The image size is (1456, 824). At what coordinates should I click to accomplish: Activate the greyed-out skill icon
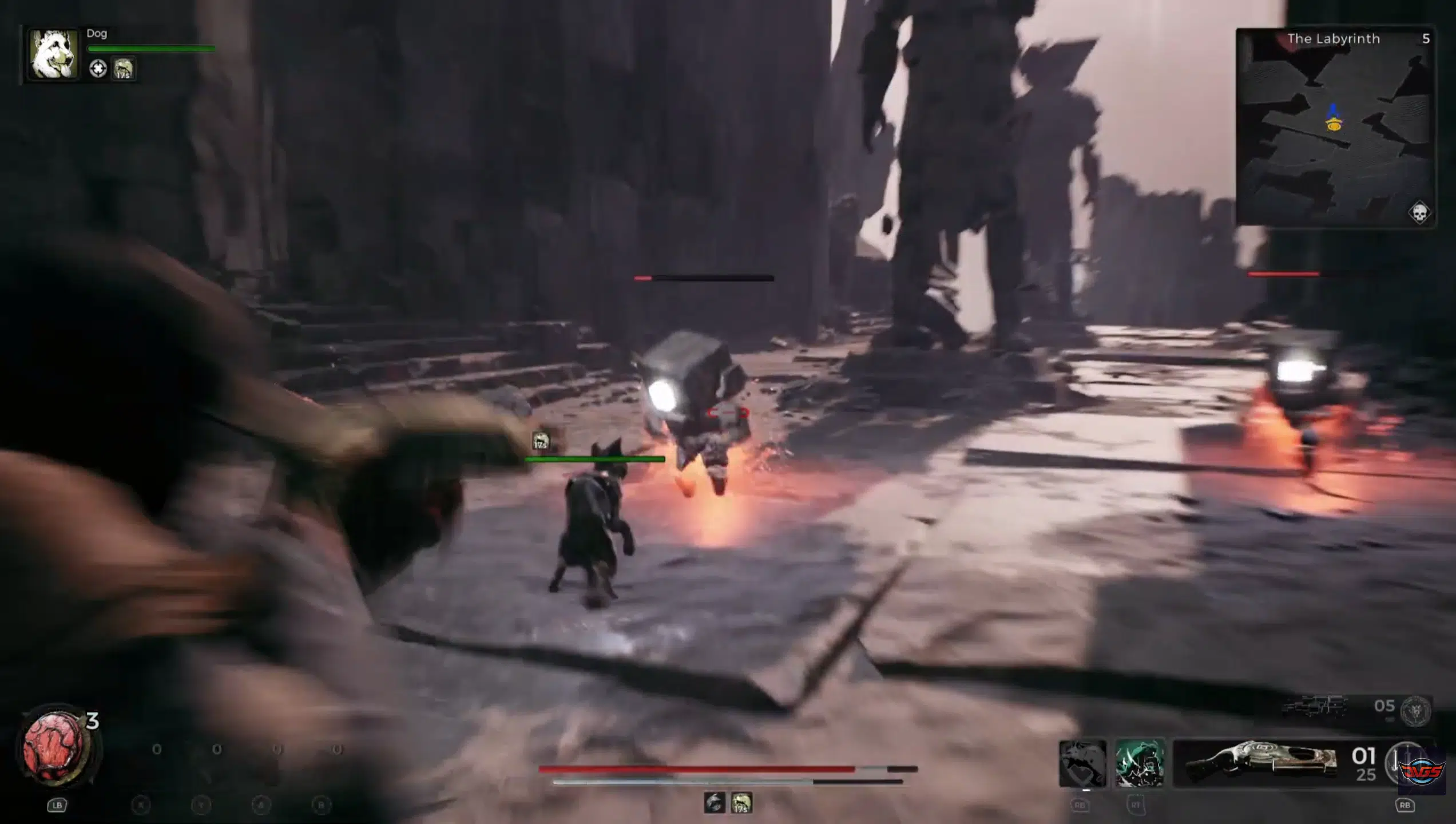pyautogui.click(x=1082, y=763)
